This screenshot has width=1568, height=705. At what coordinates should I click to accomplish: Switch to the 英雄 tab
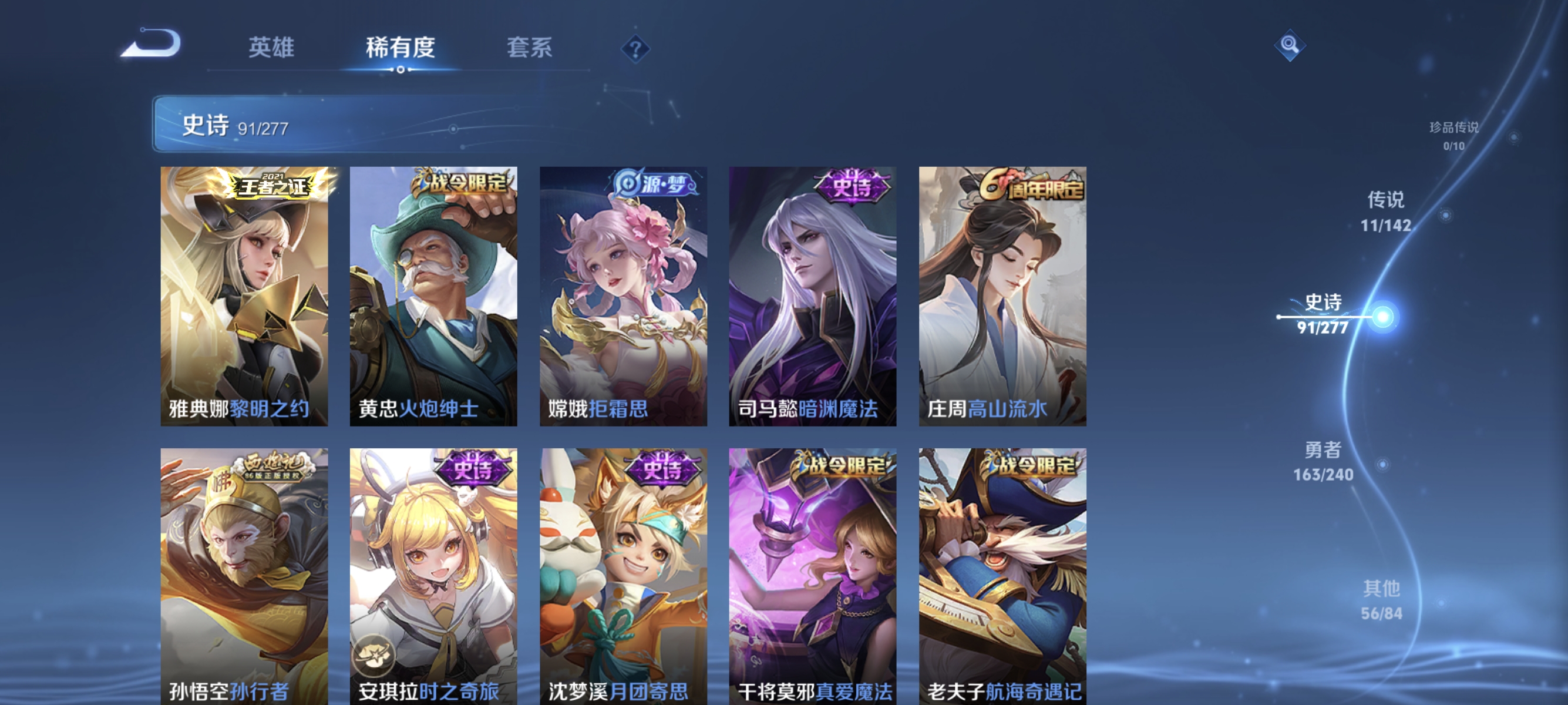coord(271,48)
